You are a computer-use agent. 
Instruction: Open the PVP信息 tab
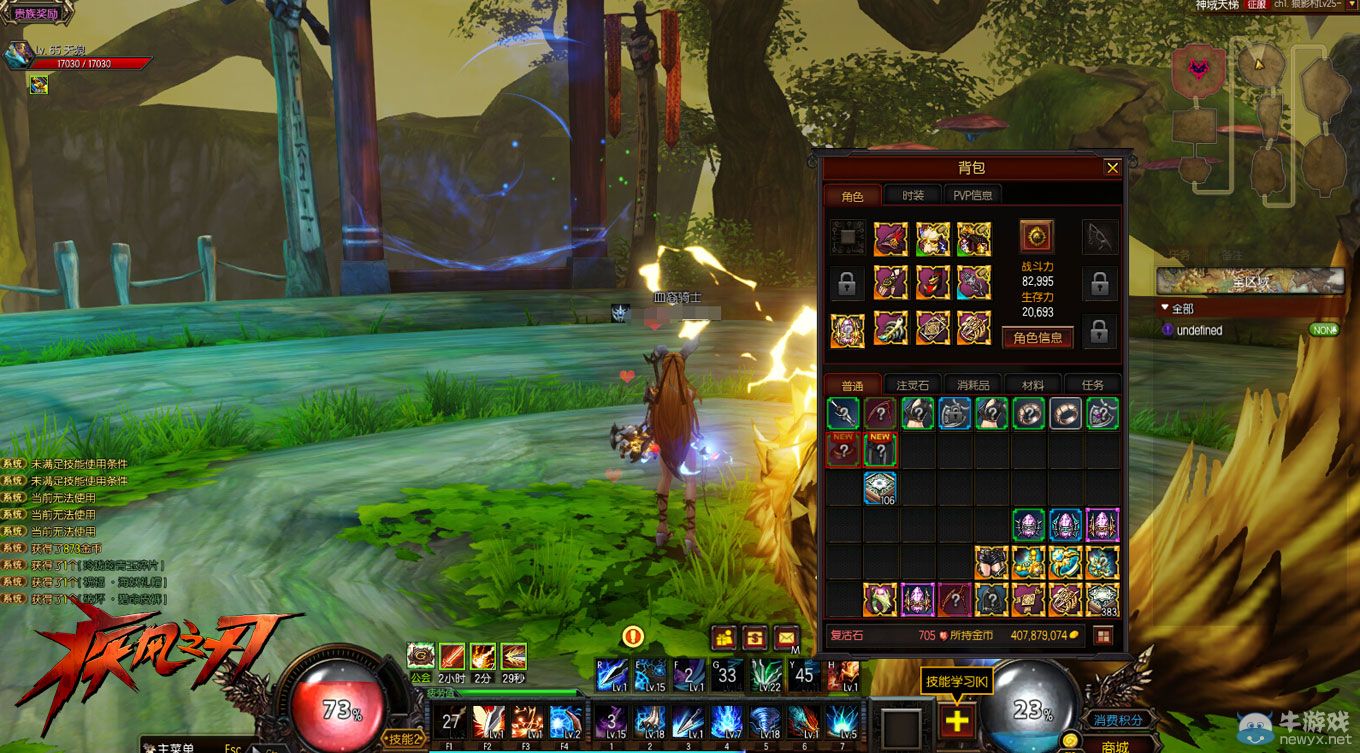tap(973, 197)
